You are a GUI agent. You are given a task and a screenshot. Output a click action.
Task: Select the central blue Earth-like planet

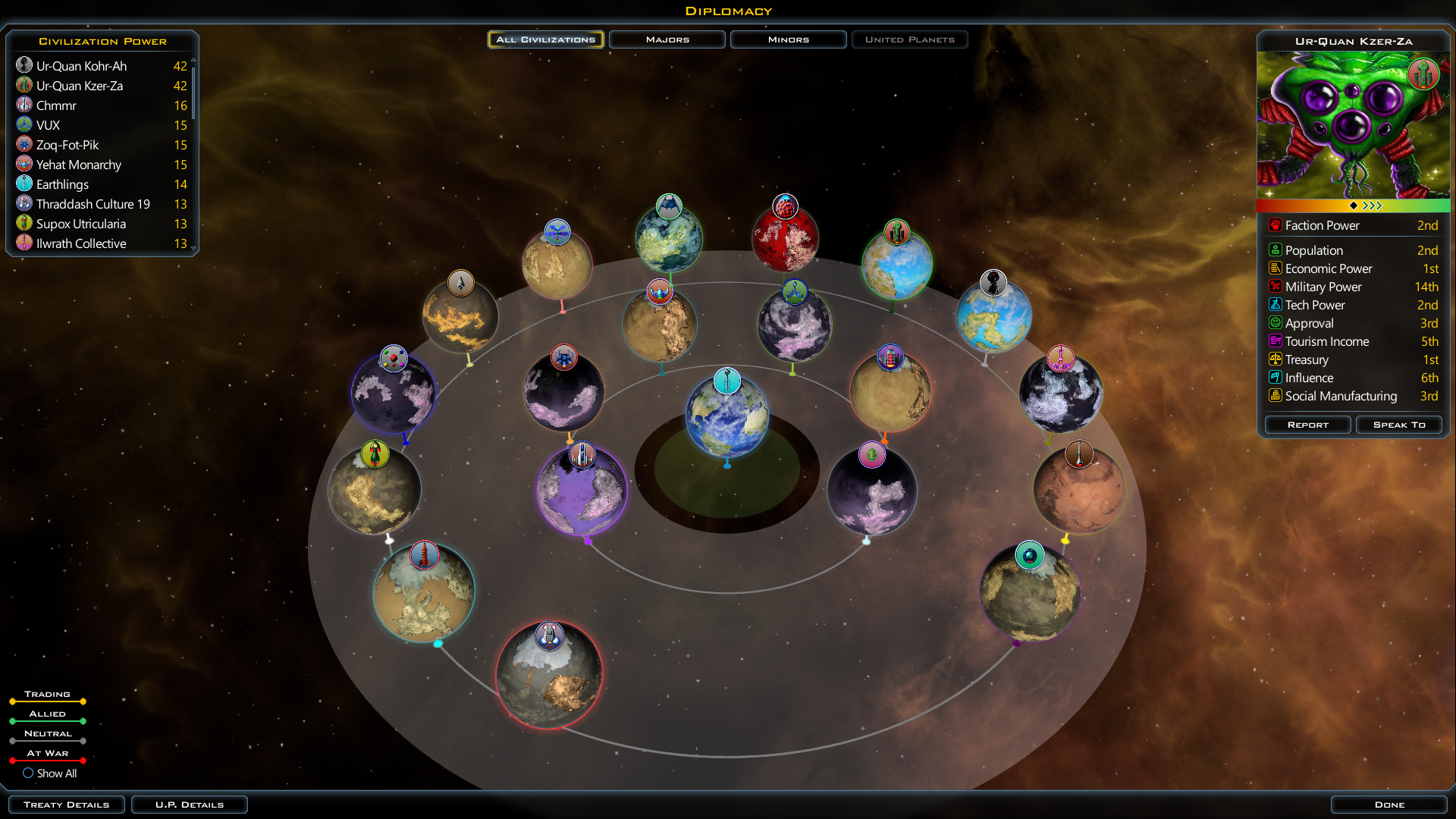point(726,417)
